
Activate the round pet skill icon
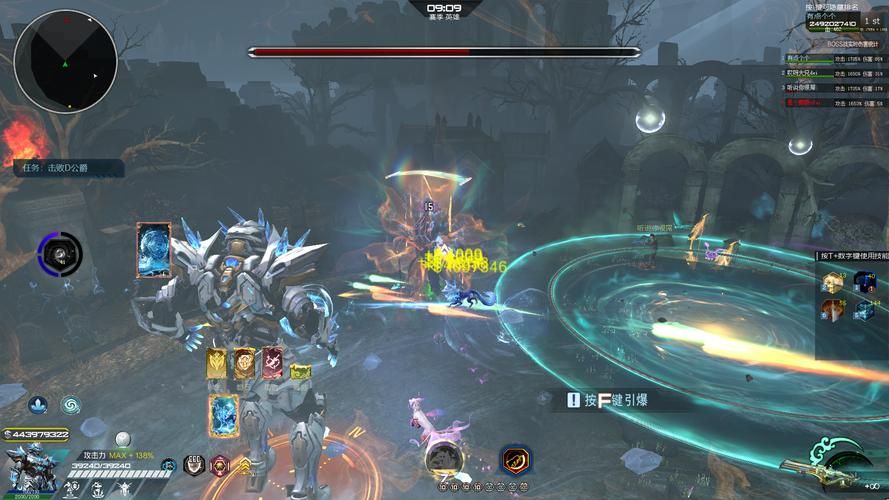point(443,459)
